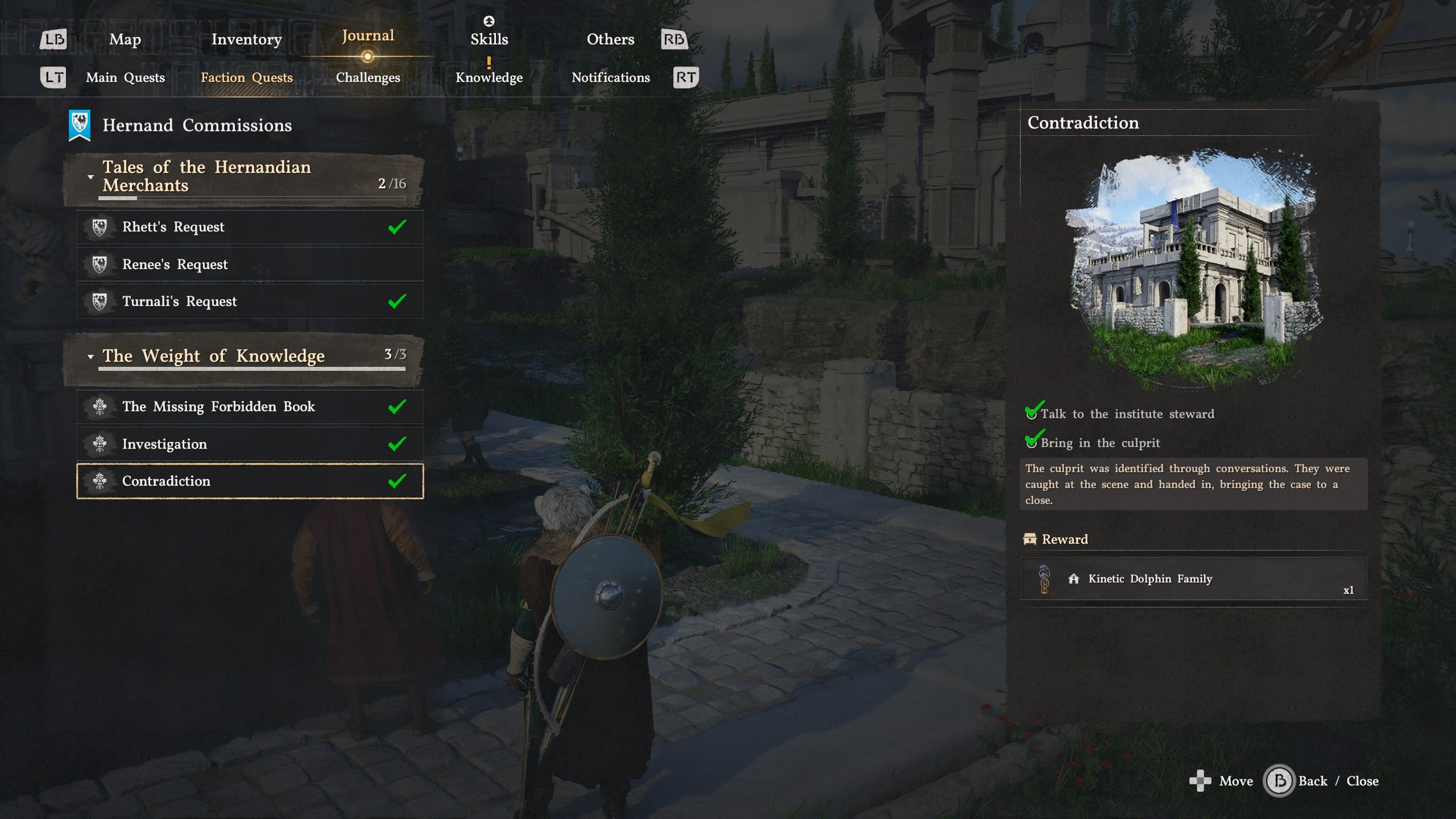Open the Knowledge sub-tab
Viewport: 1456px width, 819px height.
tap(489, 77)
